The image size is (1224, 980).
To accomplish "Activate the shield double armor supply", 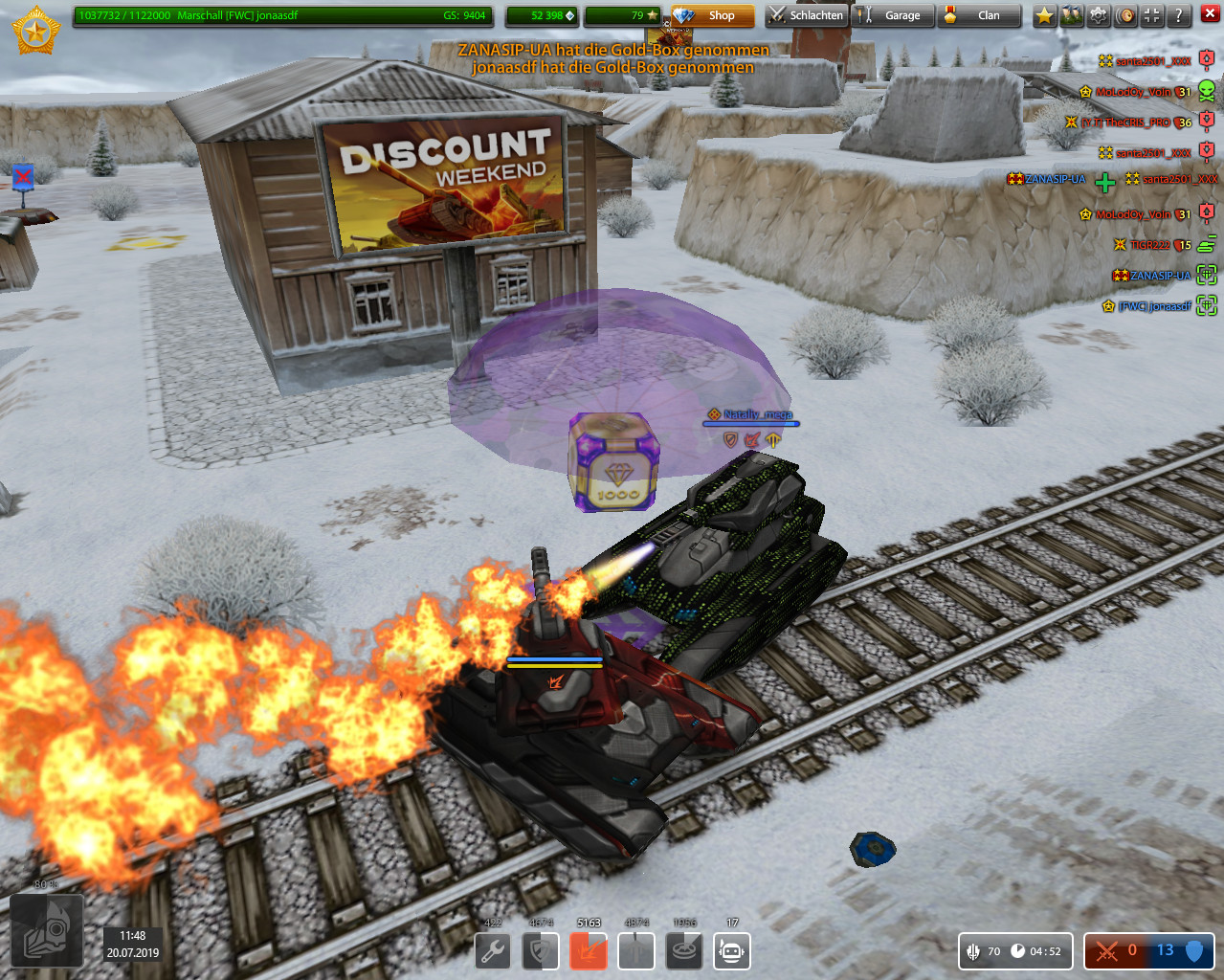I will coord(541,951).
